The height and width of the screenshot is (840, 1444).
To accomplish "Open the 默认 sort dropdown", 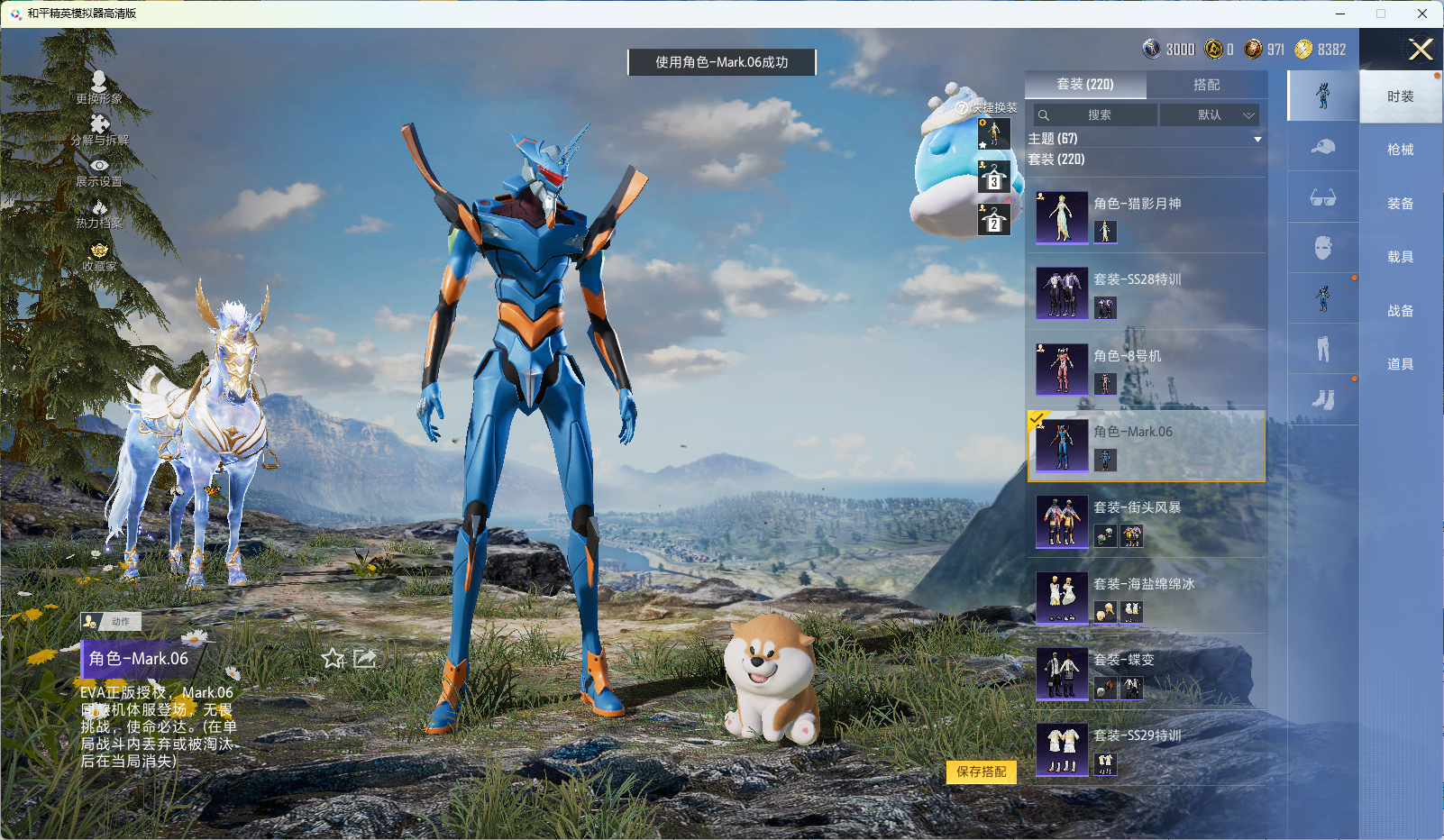I will pyautogui.click(x=1210, y=115).
